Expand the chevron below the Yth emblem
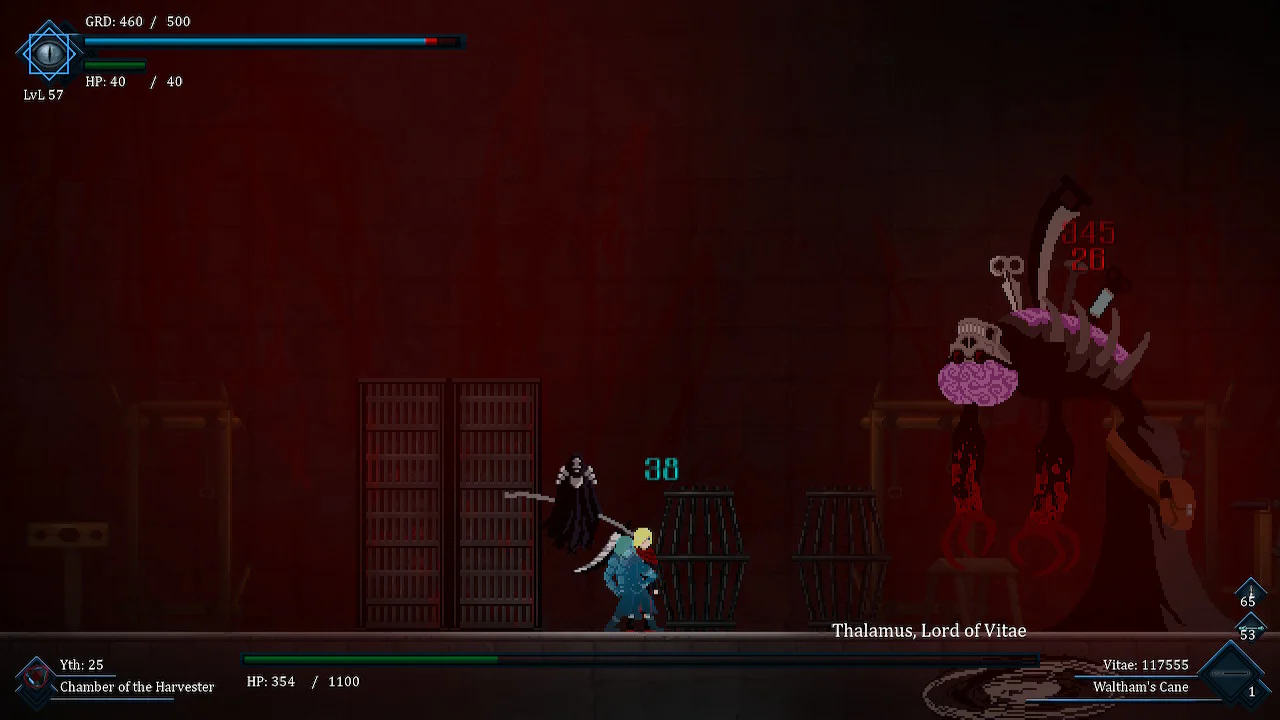This screenshot has height=720, width=1280. pyautogui.click(x=35, y=700)
